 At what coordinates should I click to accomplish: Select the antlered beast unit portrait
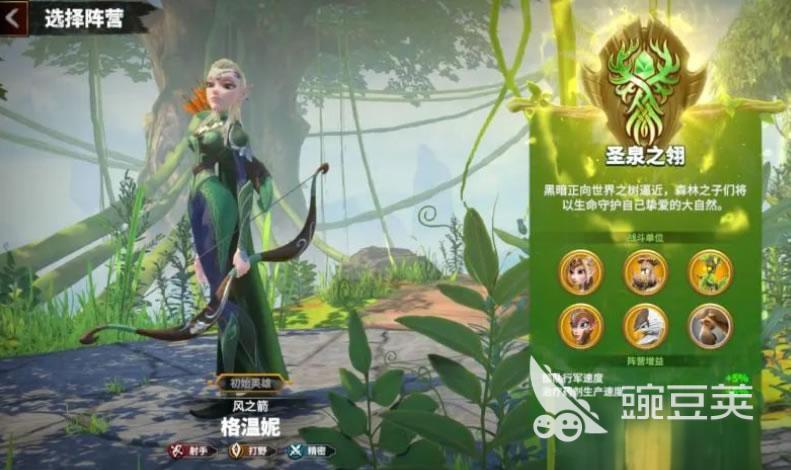click(x=646, y=270)
